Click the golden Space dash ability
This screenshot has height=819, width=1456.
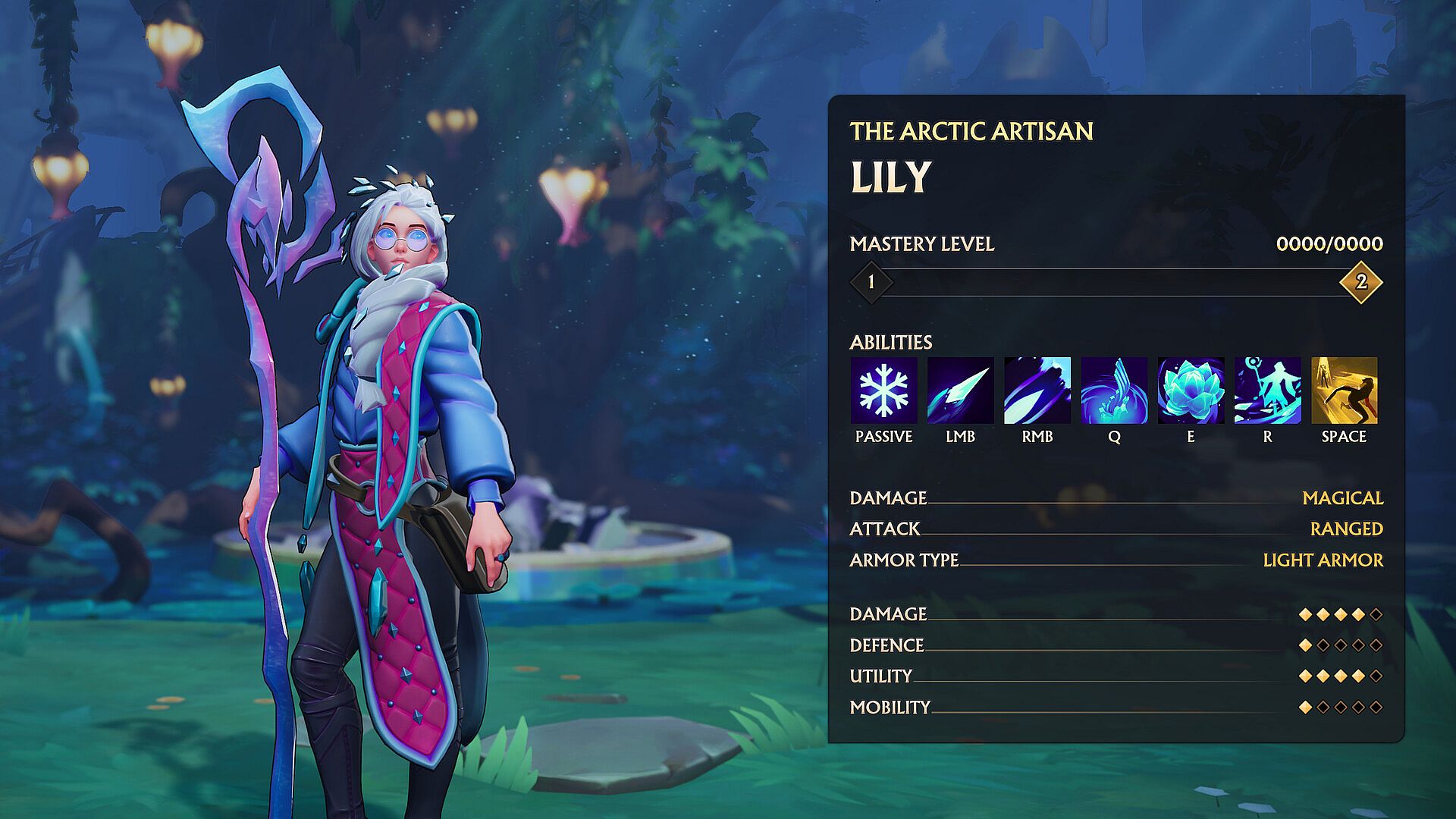1344,391
